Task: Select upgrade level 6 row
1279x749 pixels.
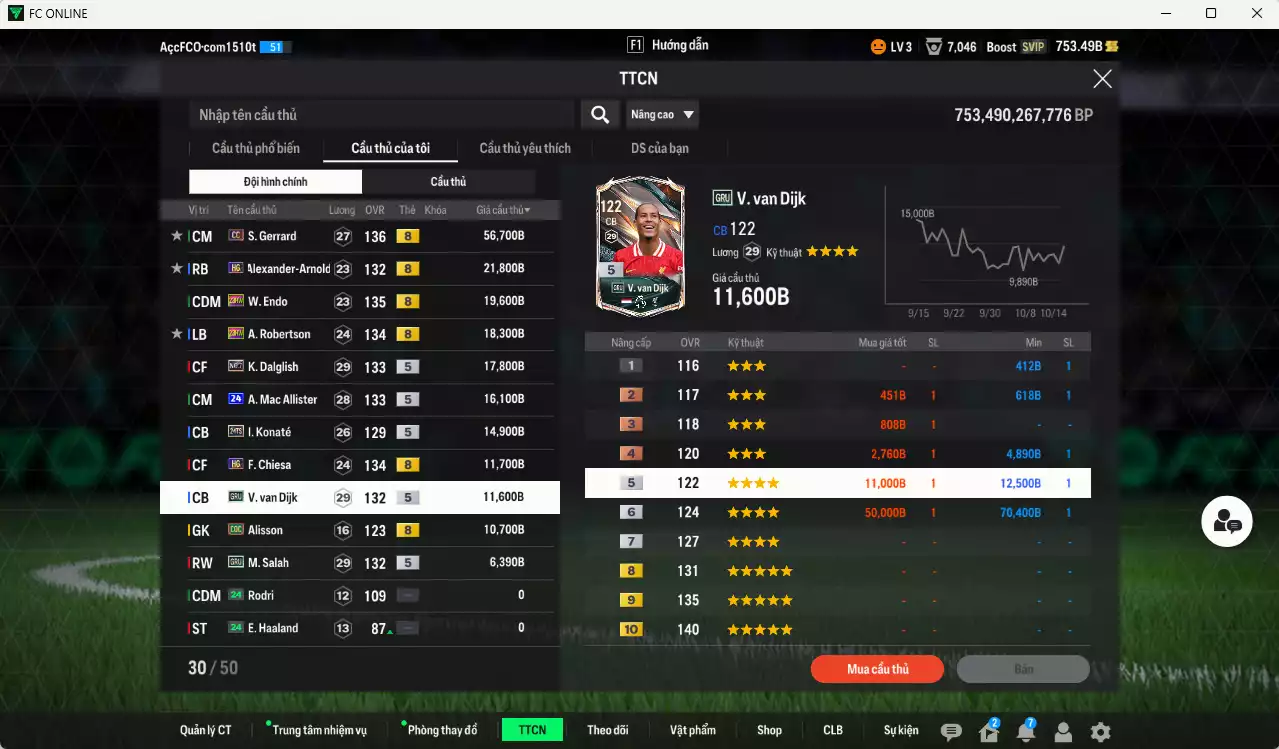Action: [837, 513]
